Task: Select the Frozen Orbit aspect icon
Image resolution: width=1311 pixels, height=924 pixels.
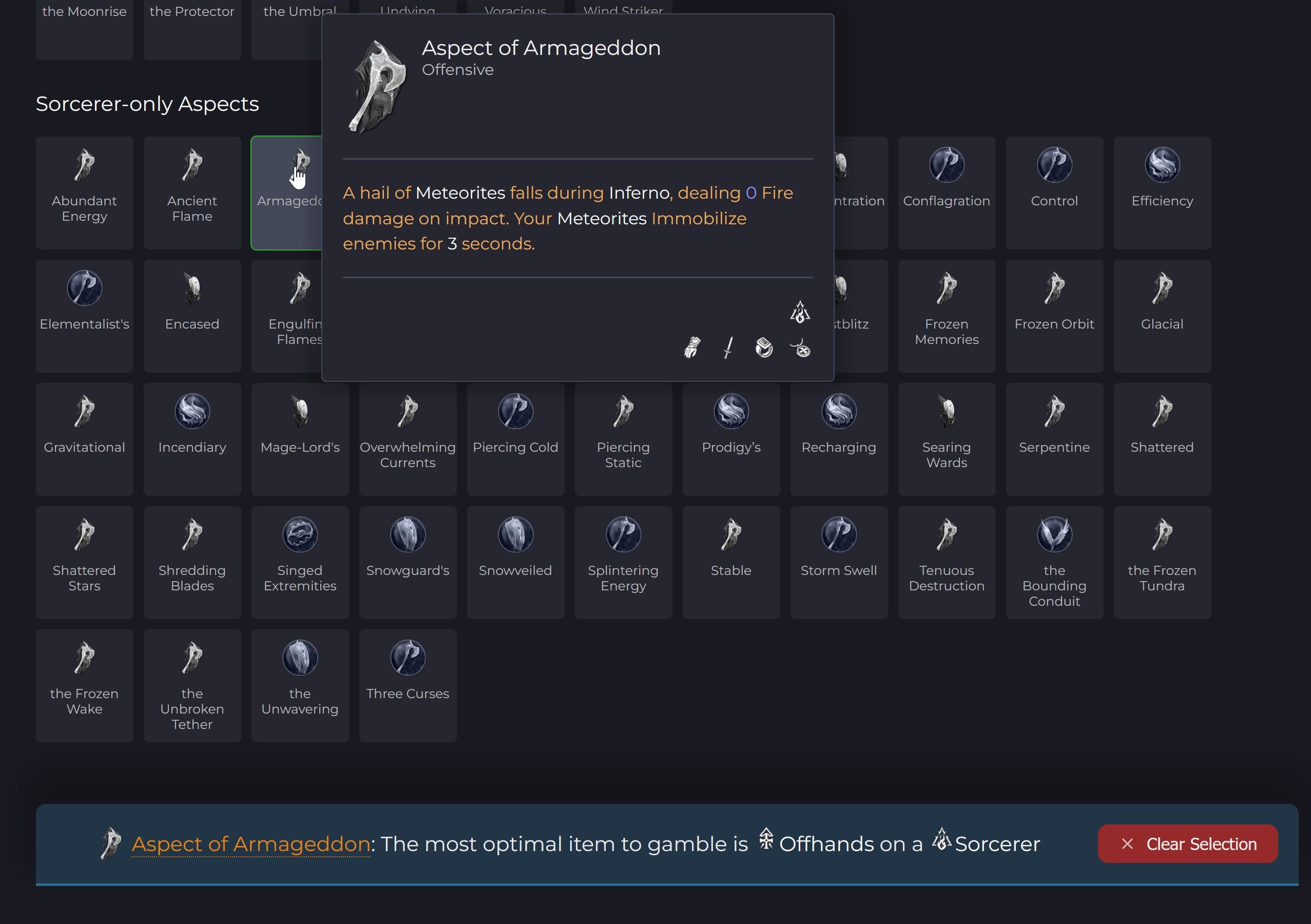Action: point(1054,288)
